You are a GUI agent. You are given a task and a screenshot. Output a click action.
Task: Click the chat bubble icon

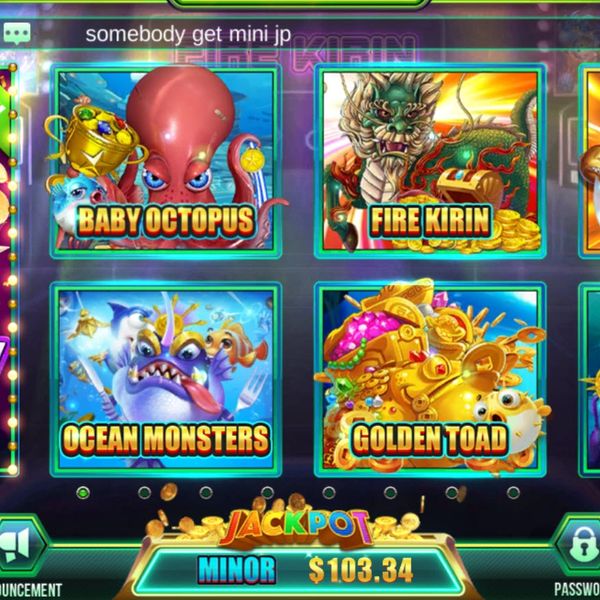[17, 33]
